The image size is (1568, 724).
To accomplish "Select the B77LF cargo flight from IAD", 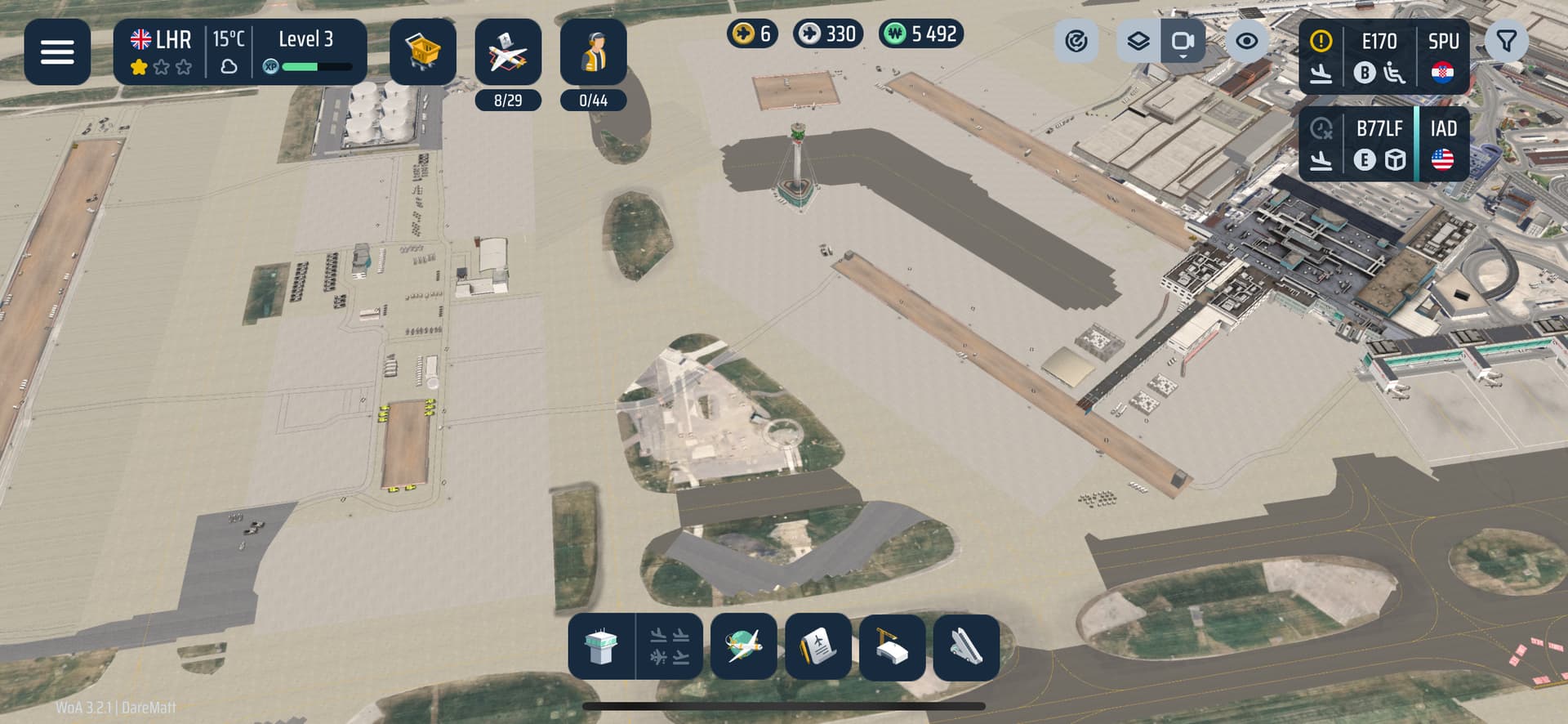I will (1384, 144).
